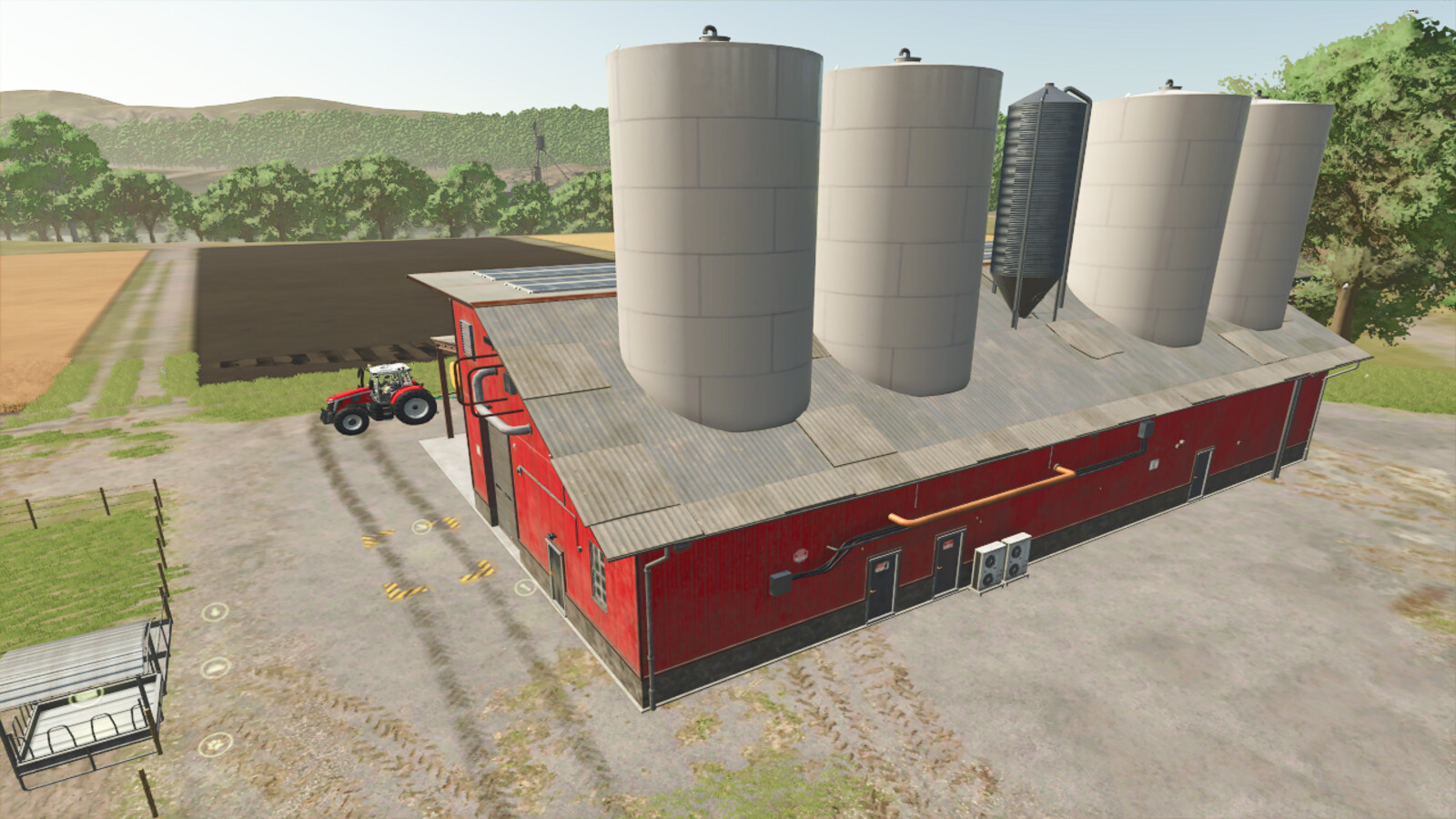
Task: Click the gray electrical box on the barn facade
Action: pyautogui.click(x=780, y=582)
